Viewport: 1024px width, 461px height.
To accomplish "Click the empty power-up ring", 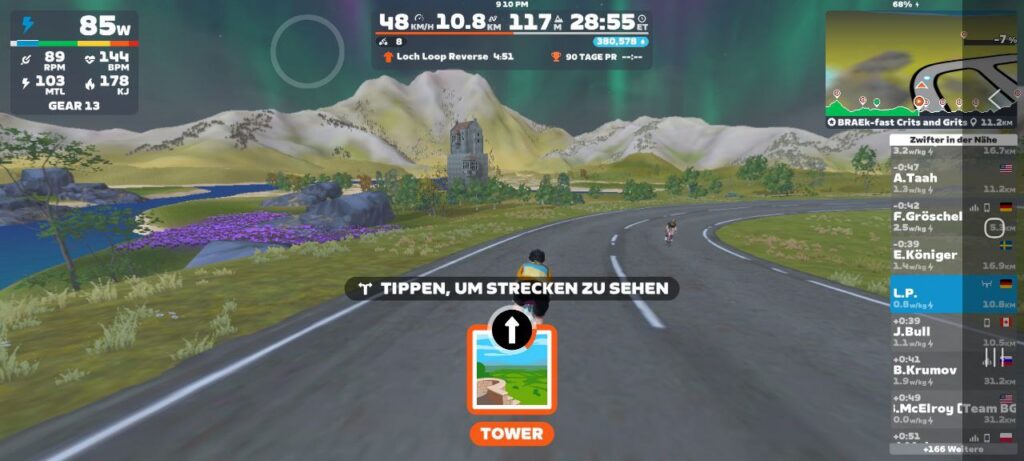I will click(x=308, y=51).
